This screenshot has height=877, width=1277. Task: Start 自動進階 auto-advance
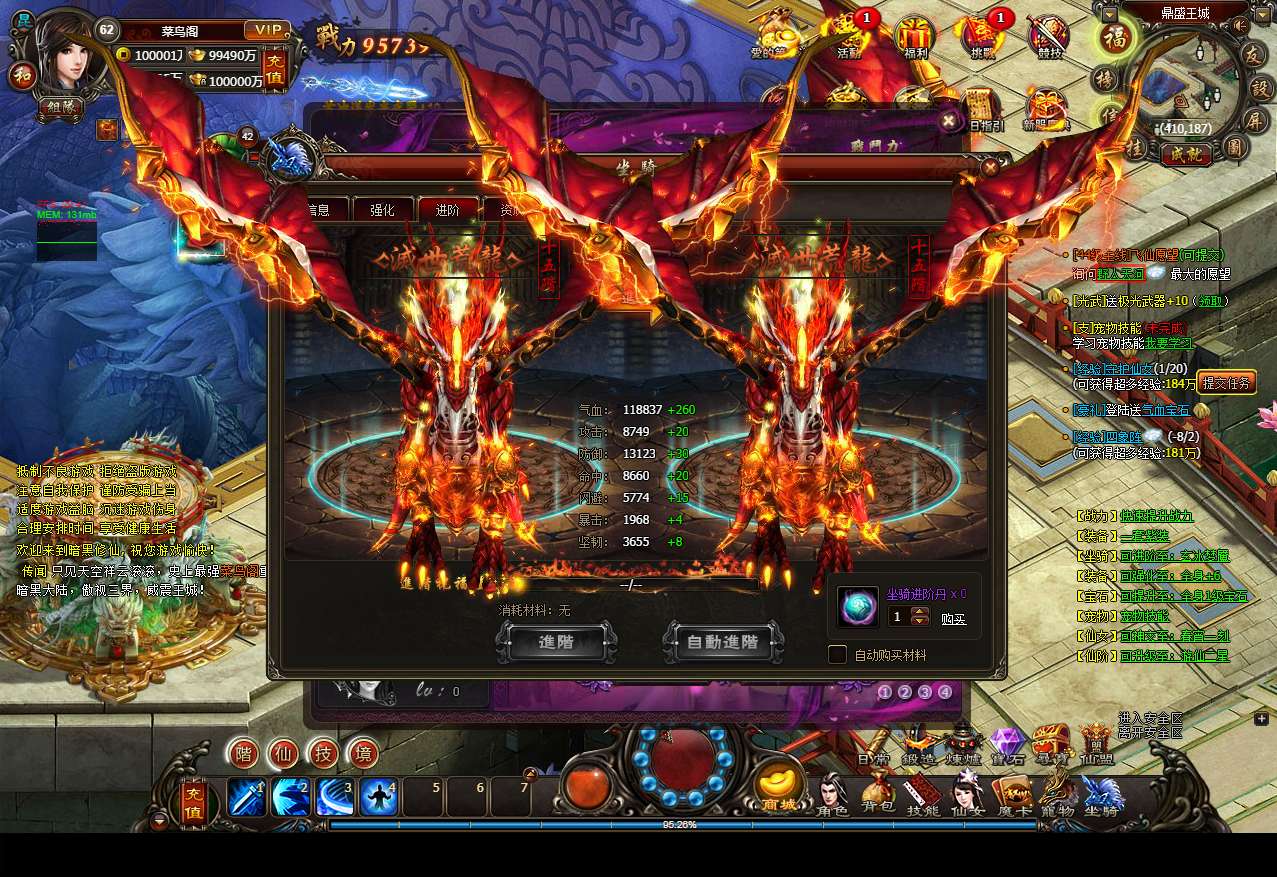tap(722, 642)
